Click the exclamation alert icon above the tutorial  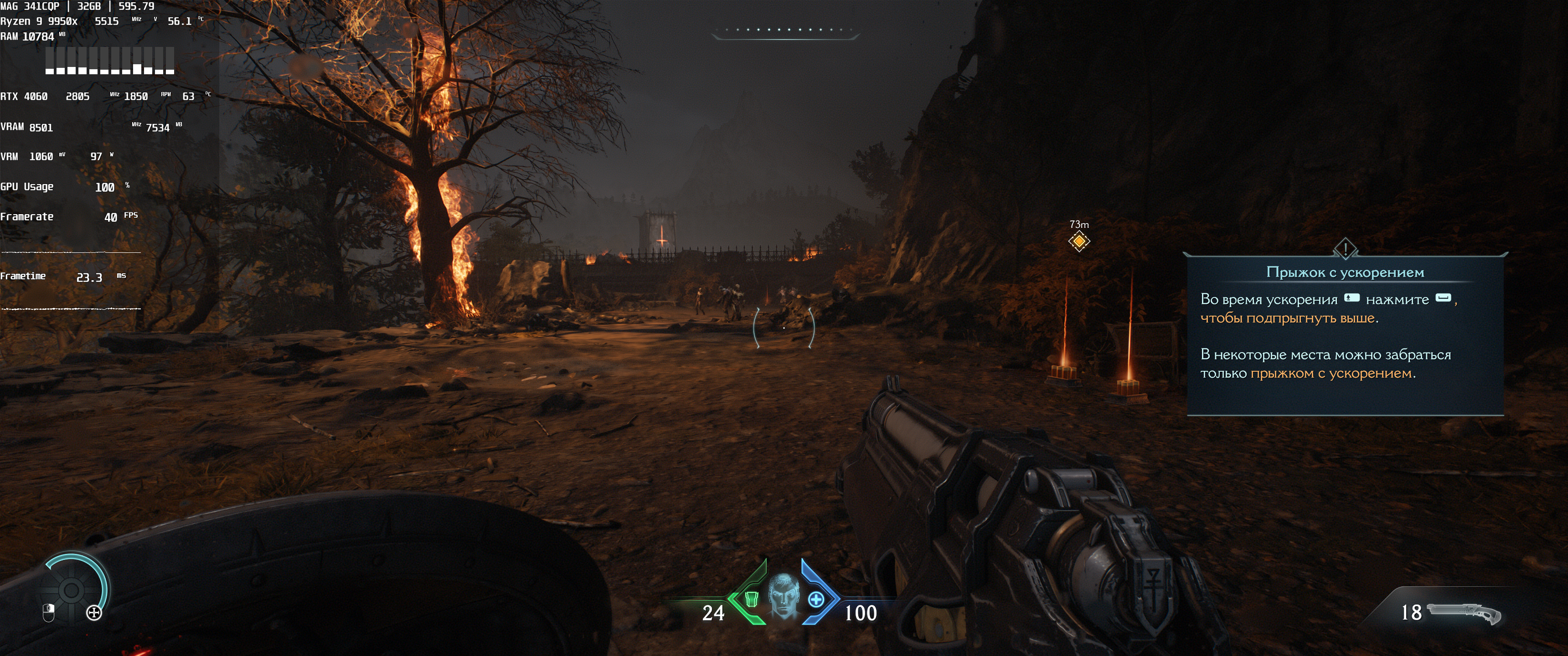click(1345, 248)
